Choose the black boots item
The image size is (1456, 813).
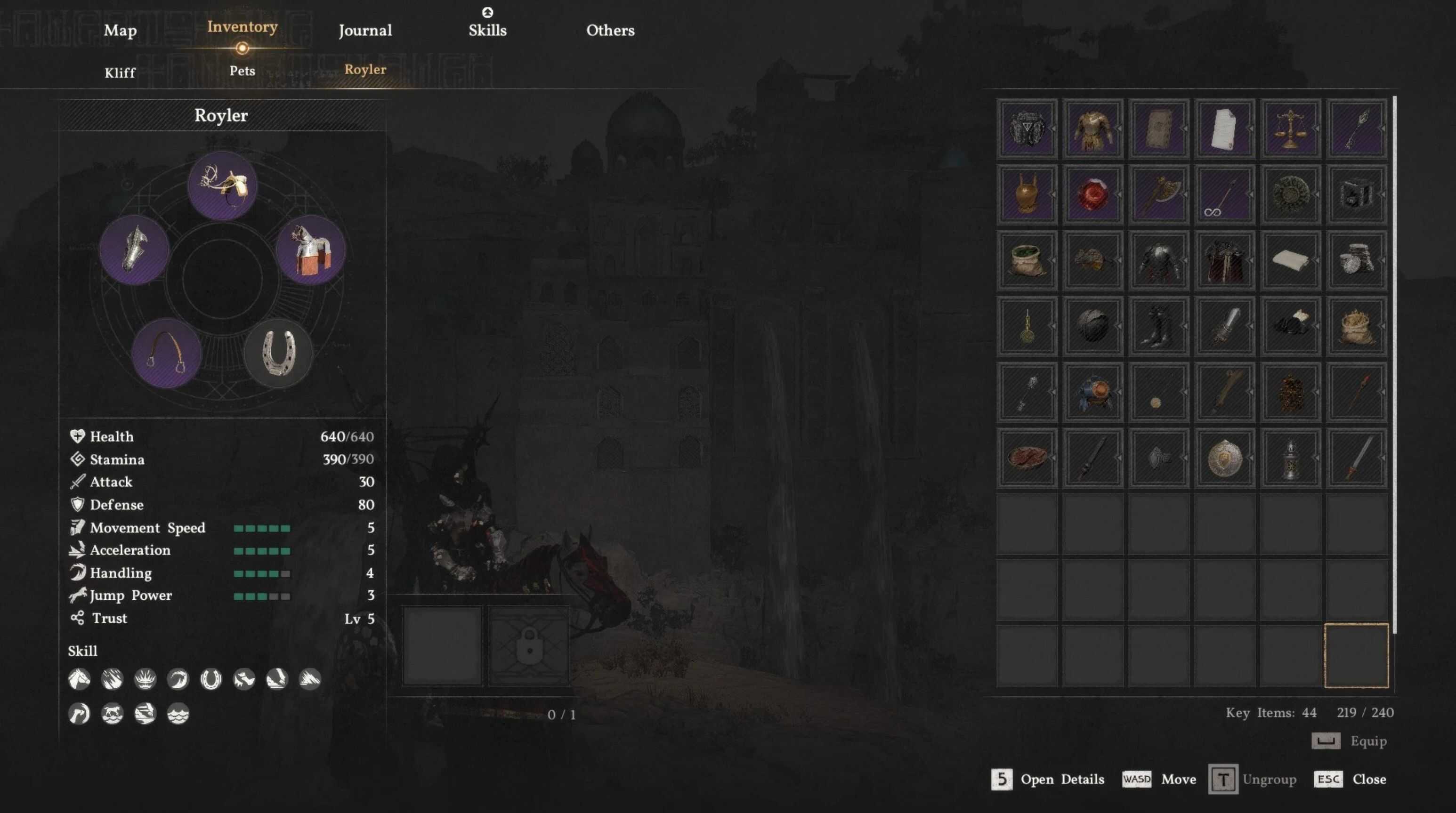pyautogui.click(x=1158, y=326)
